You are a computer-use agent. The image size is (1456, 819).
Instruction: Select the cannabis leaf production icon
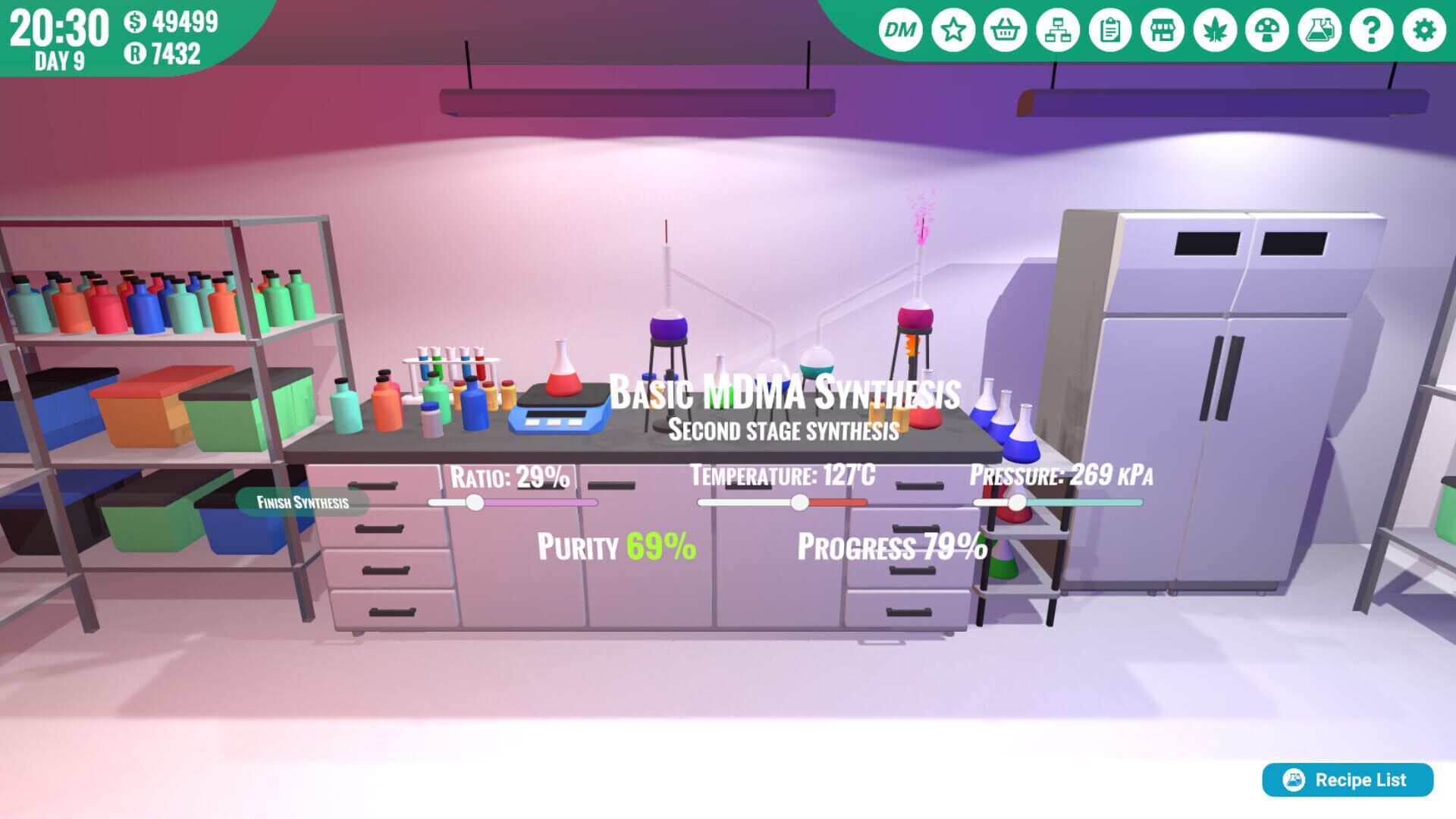point(1214,30)
